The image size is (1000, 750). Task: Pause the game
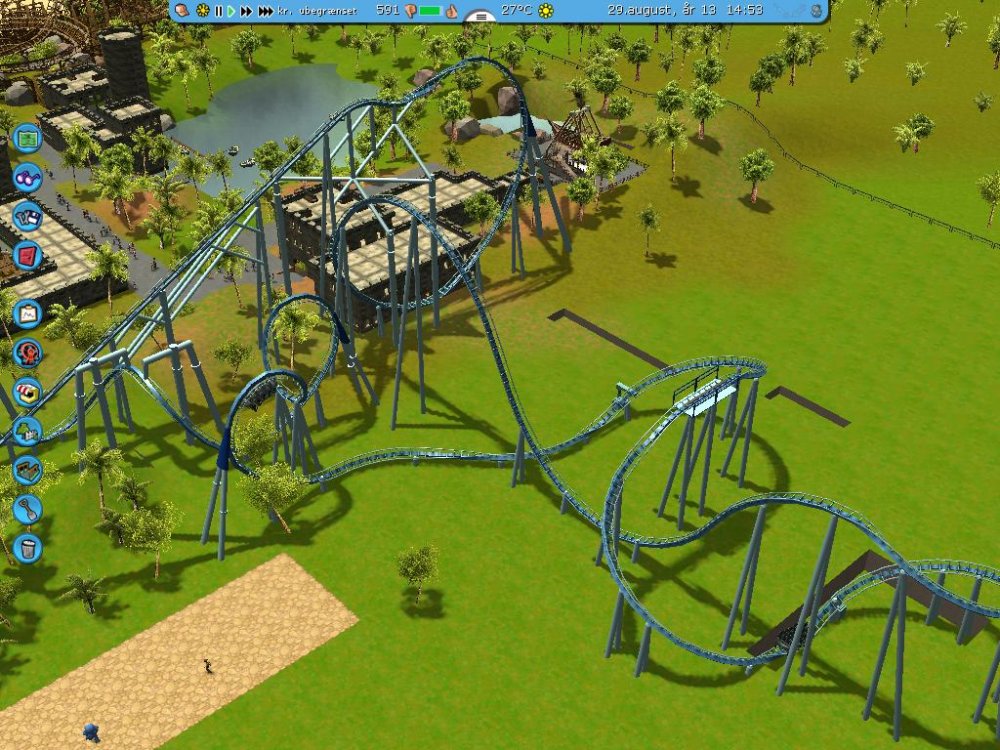click(x=218, y=11)
